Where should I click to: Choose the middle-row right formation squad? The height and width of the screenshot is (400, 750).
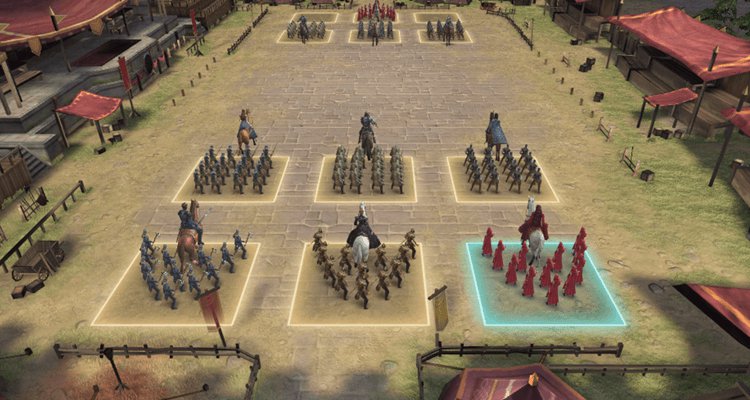click(x=502, y=173)
